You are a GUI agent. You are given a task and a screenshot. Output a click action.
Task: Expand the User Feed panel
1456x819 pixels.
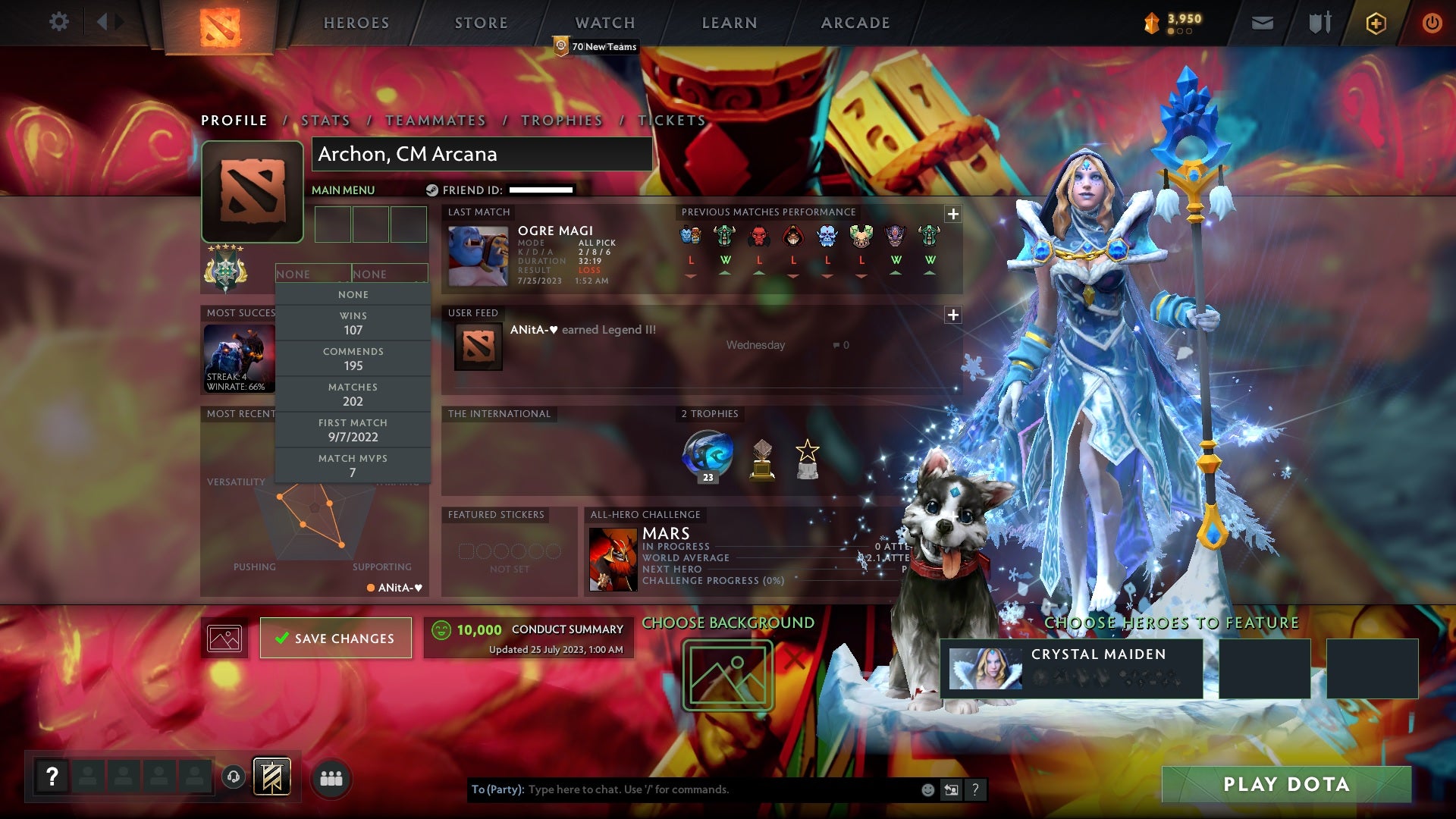click(x=953, y=315)
